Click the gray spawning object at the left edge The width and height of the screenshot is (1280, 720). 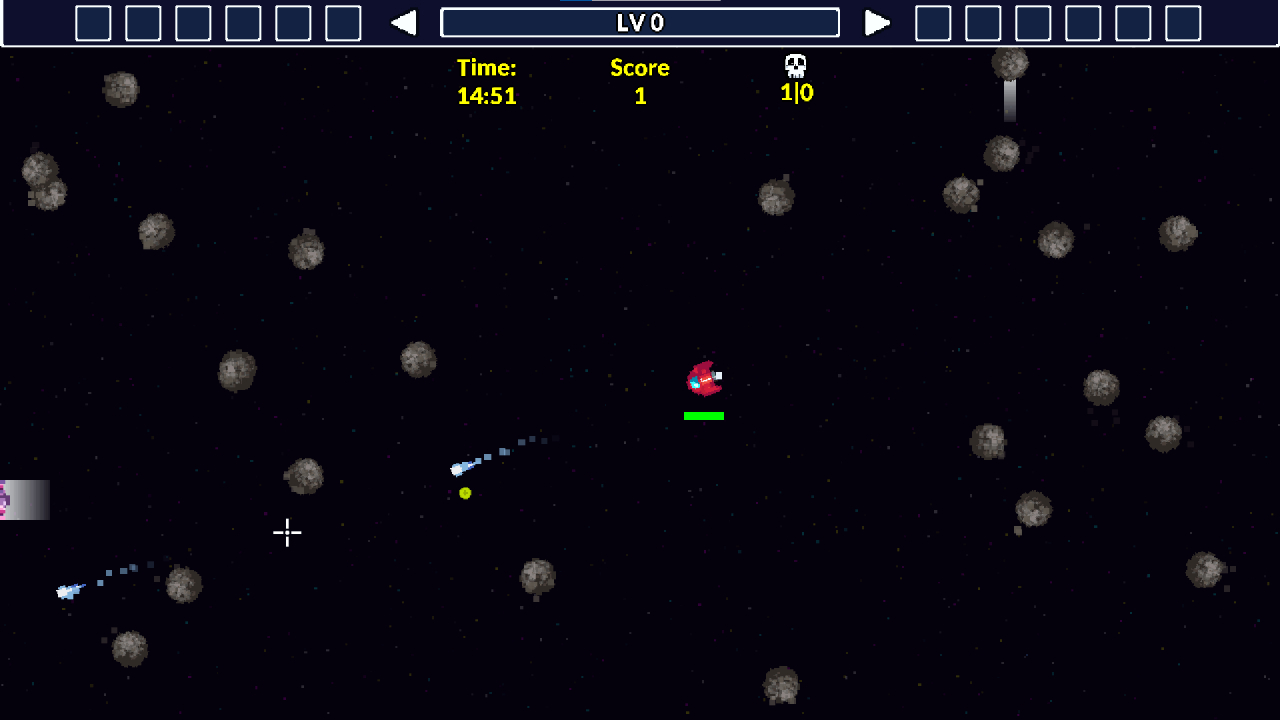tap(25, 502)
